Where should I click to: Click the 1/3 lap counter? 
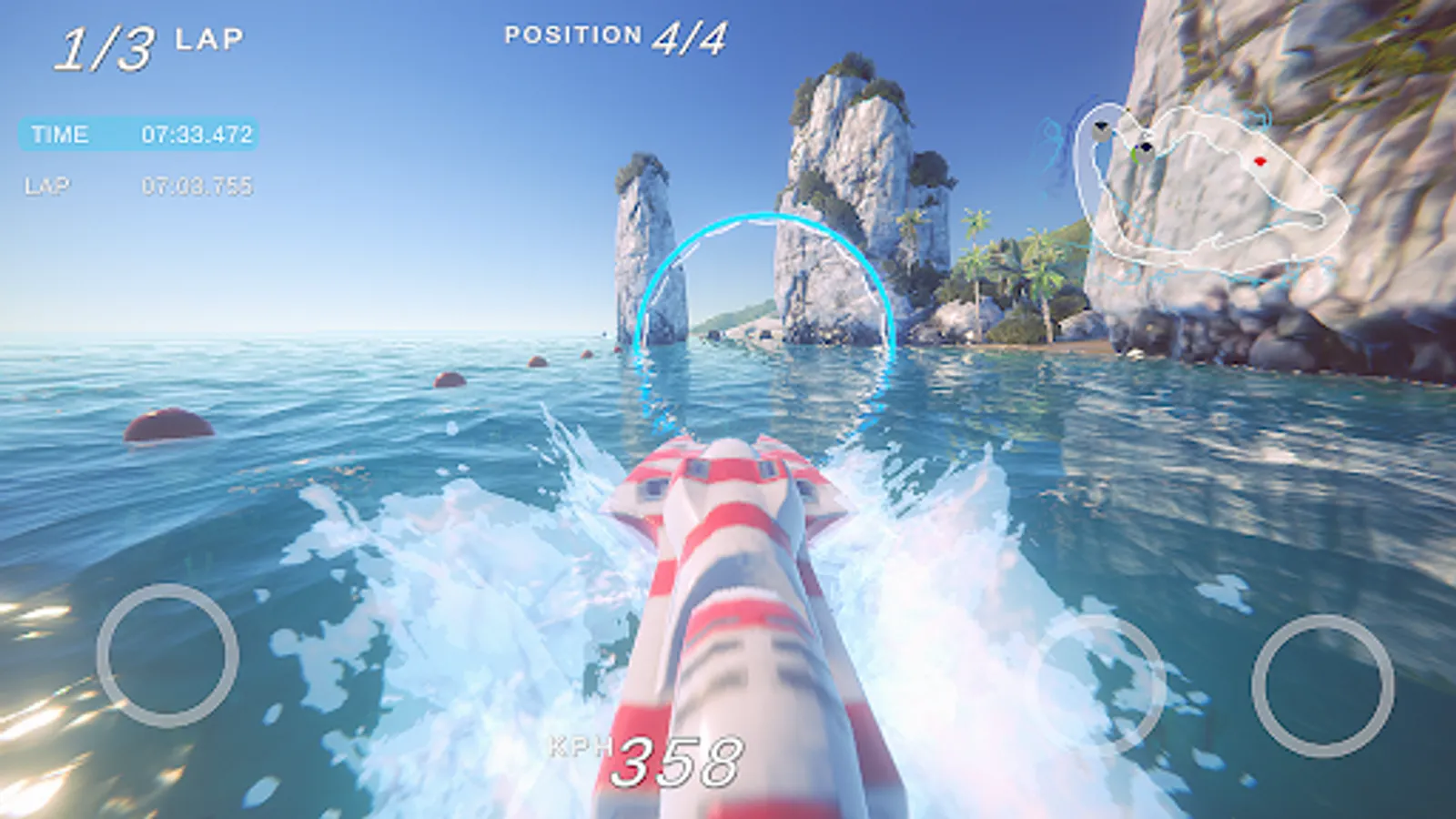point(146,41)
